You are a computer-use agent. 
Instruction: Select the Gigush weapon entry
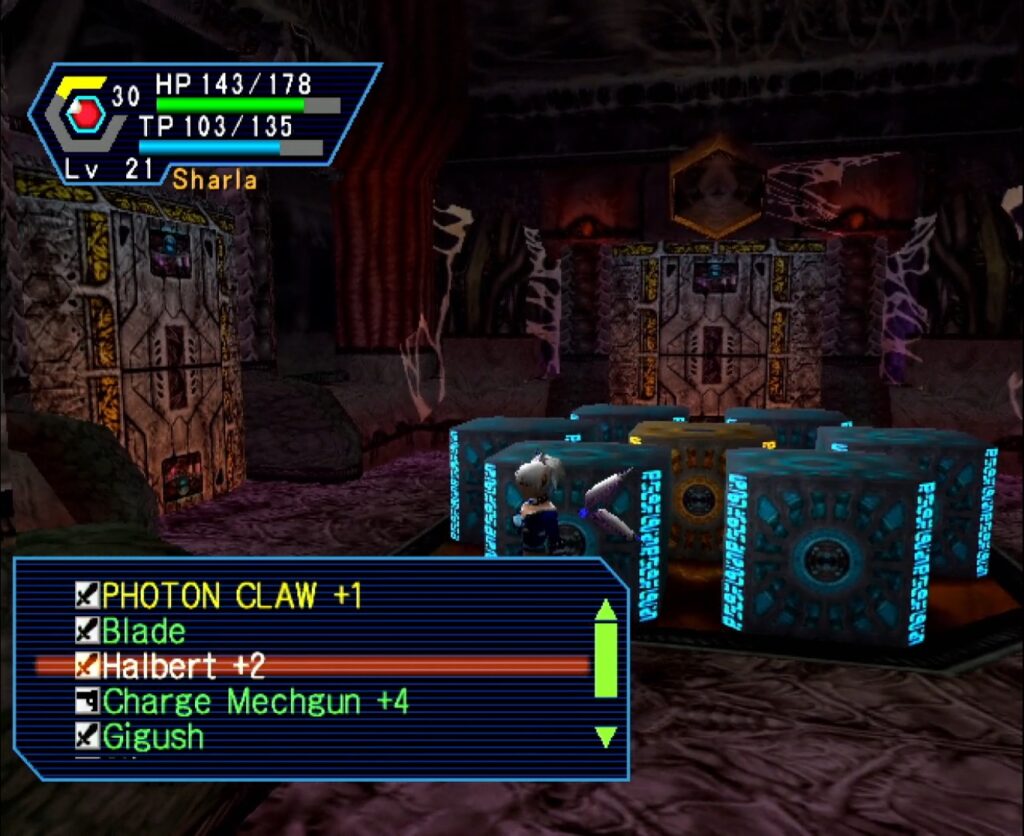tap(153, 737)
